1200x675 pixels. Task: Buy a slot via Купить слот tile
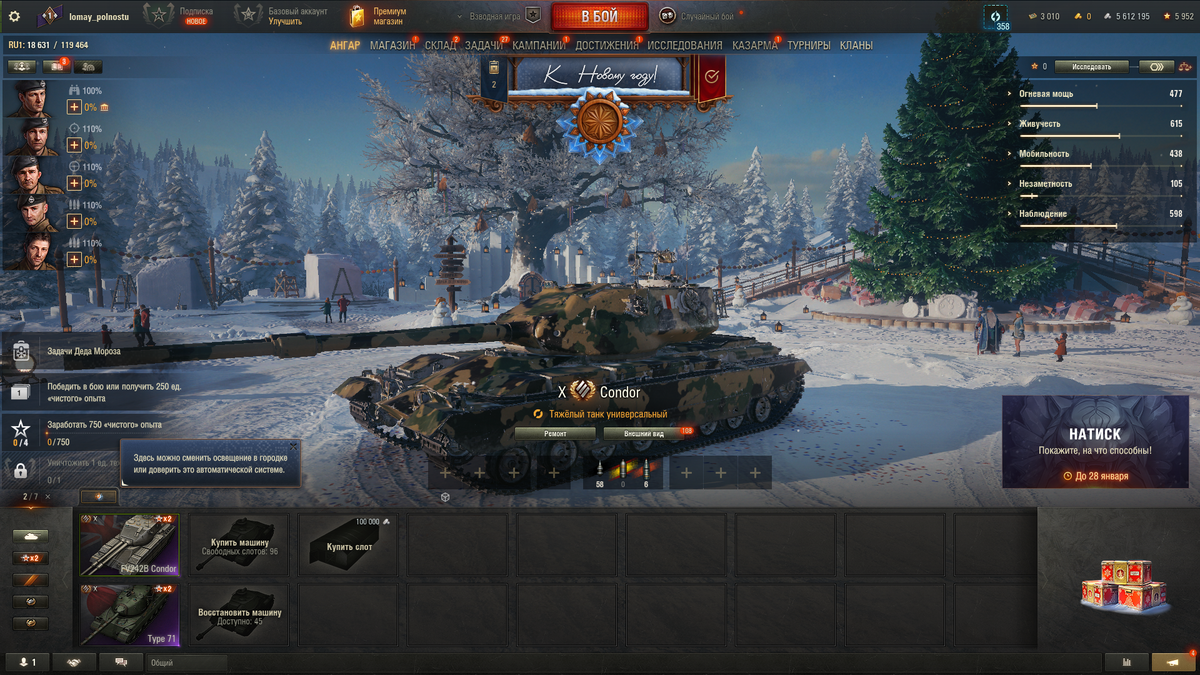pos(347,545)
